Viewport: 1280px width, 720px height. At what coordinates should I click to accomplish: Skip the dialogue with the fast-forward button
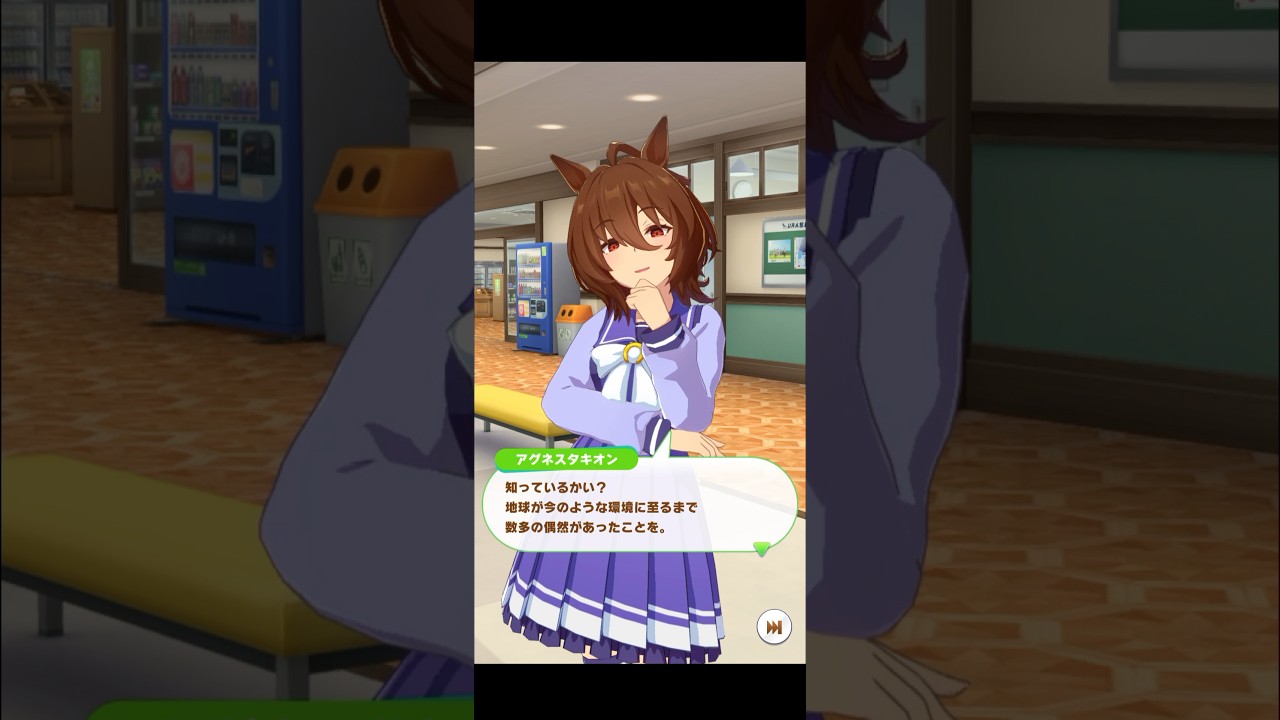click(773, 627)
